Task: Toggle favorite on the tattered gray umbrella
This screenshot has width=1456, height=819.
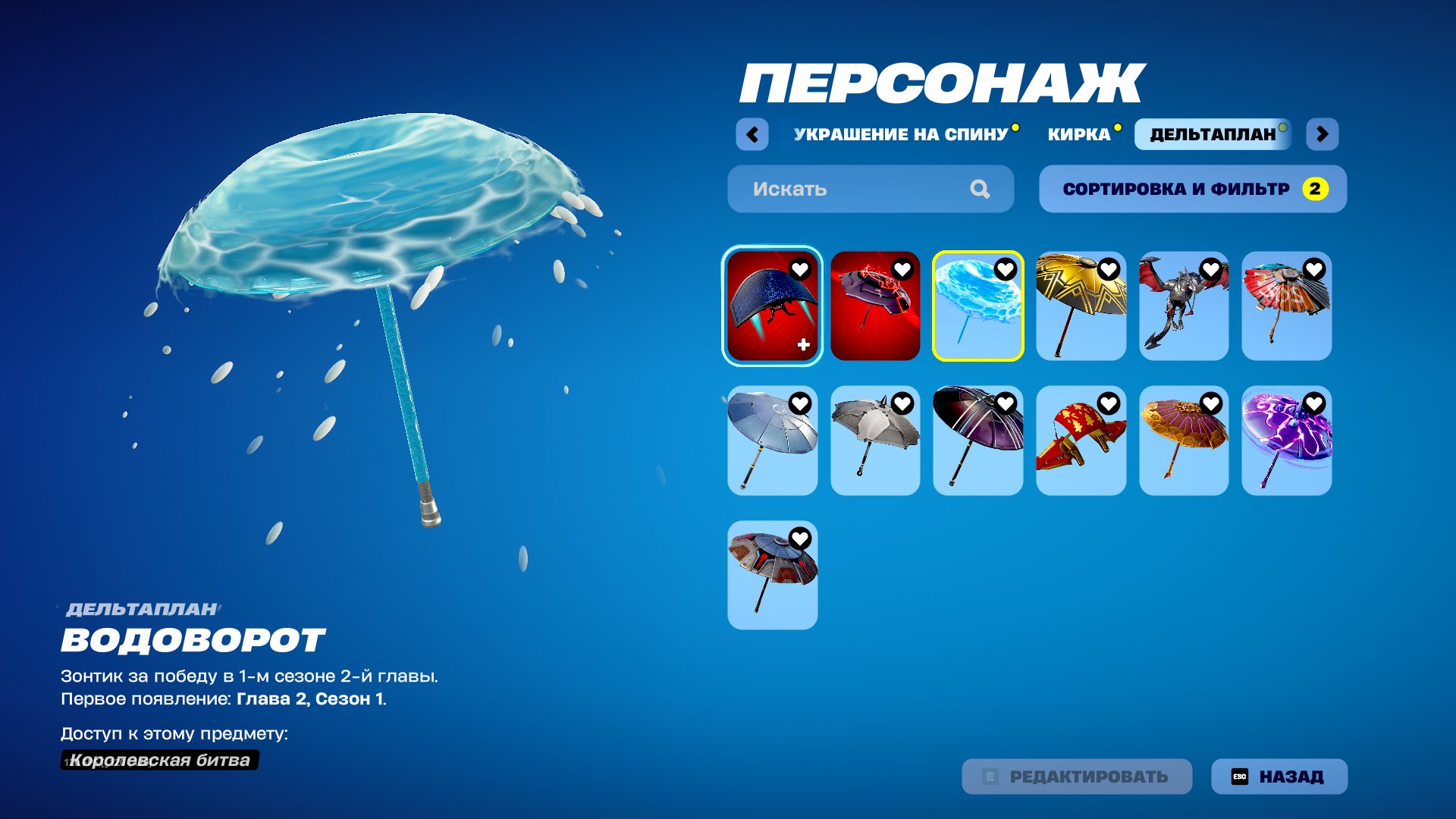Action: click(902, 403)
